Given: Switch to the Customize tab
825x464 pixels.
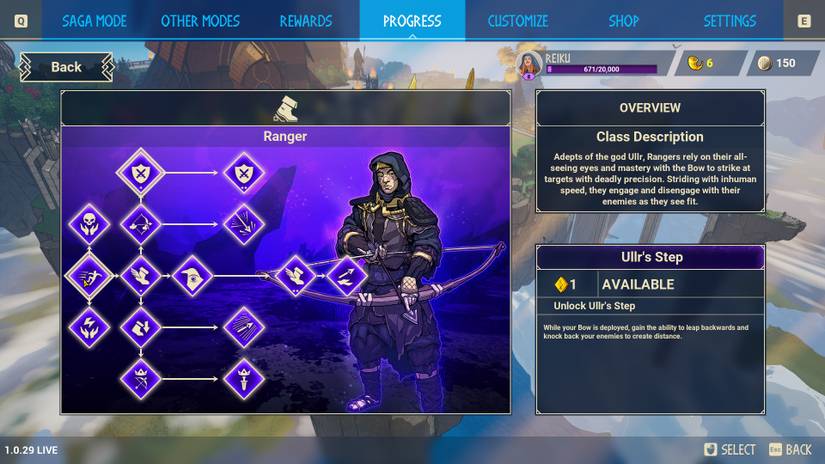Looking at the screenshot, I should point(517,20).
